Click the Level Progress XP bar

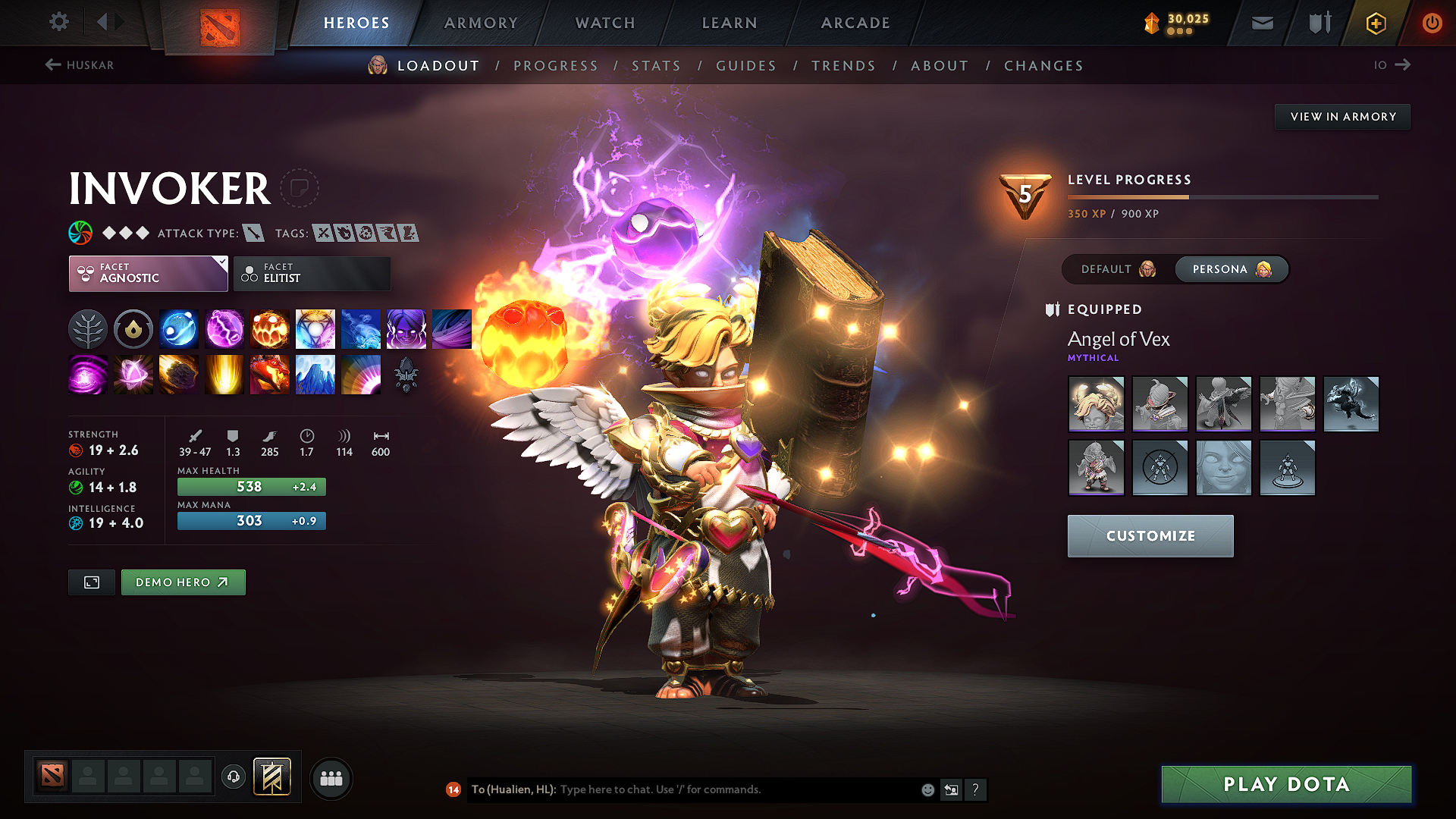1221,196
